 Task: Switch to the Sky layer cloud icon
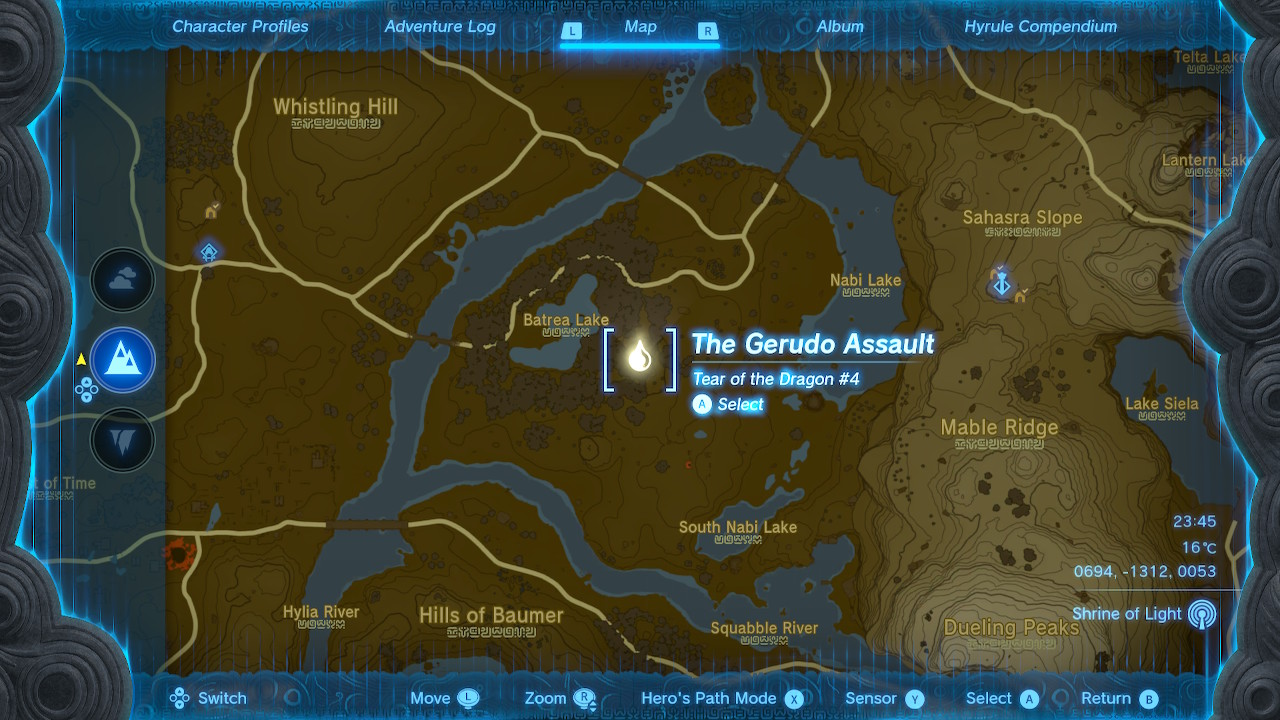(x=122, y=280)
